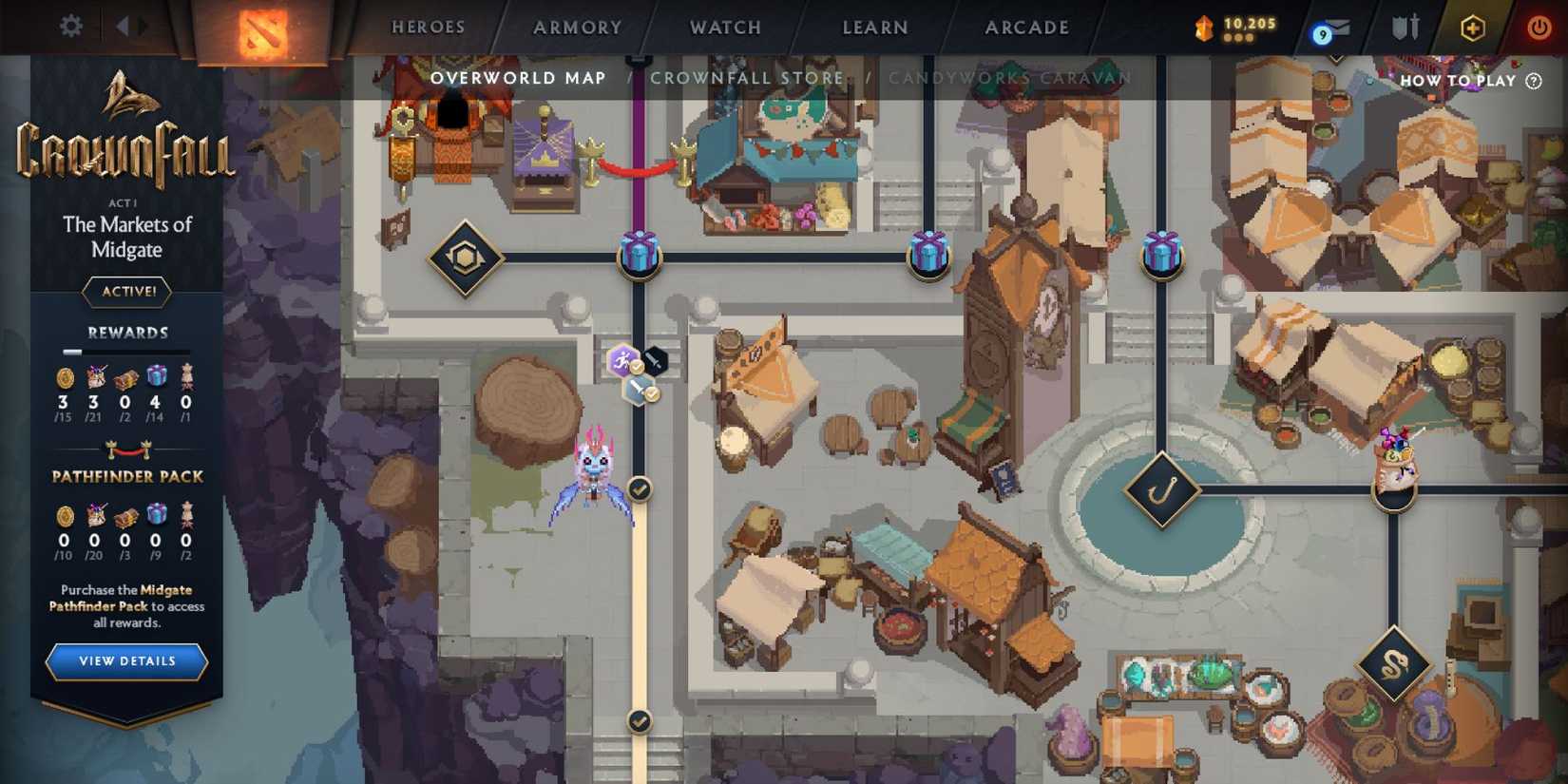Open the Arcade menu
This screenshot has height=784, width=1568.
[1024, 28]
